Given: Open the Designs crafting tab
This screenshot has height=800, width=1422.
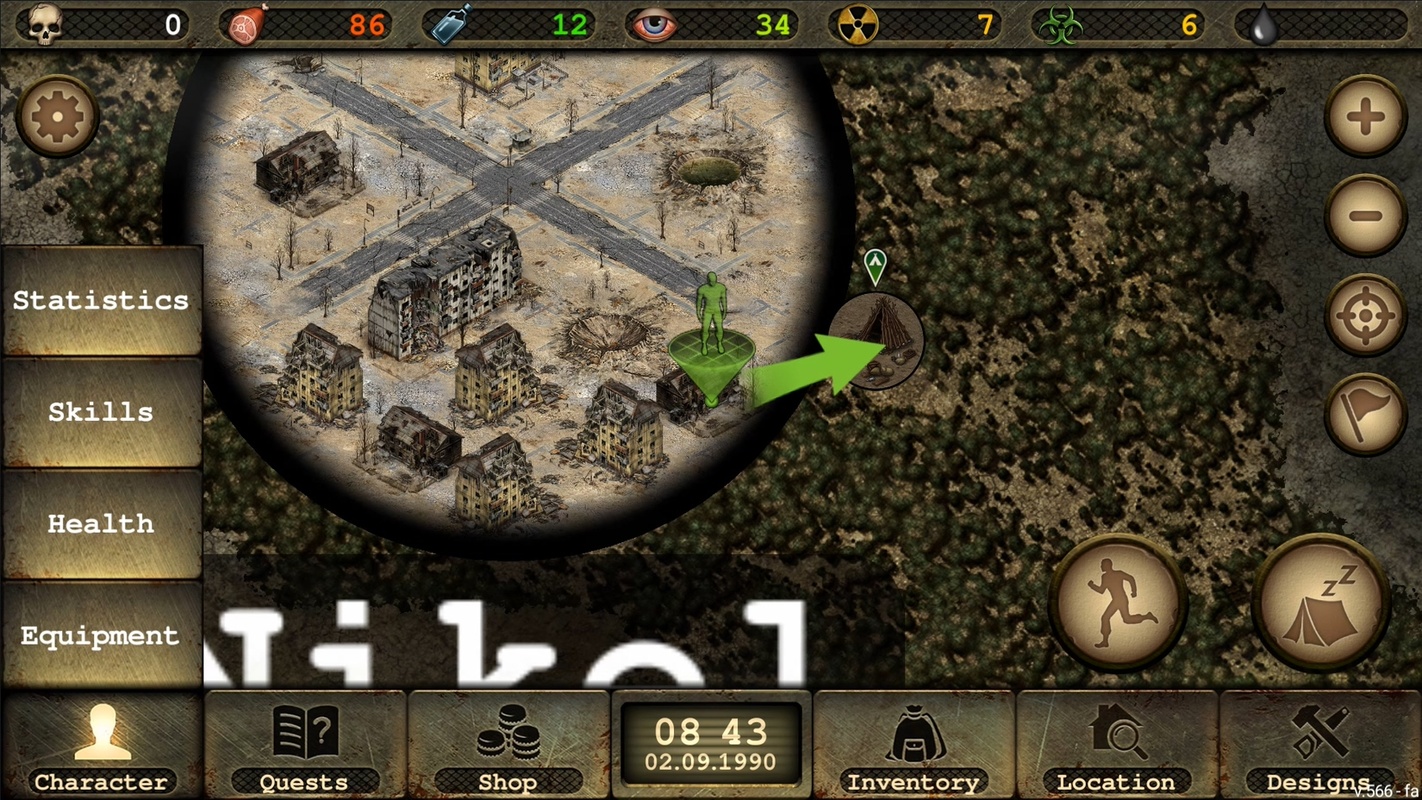Looking at the screenshot, I should coord(1319,746).
